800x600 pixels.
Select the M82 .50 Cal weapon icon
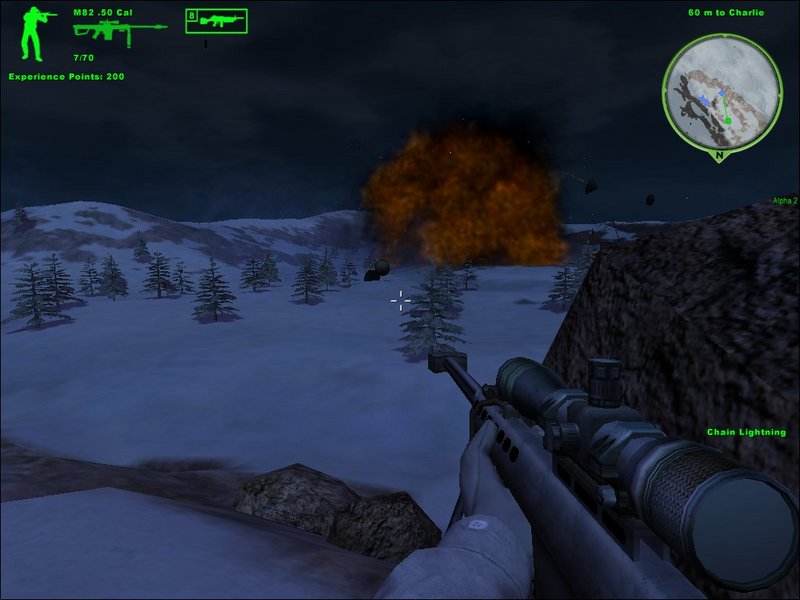point(119,30)
